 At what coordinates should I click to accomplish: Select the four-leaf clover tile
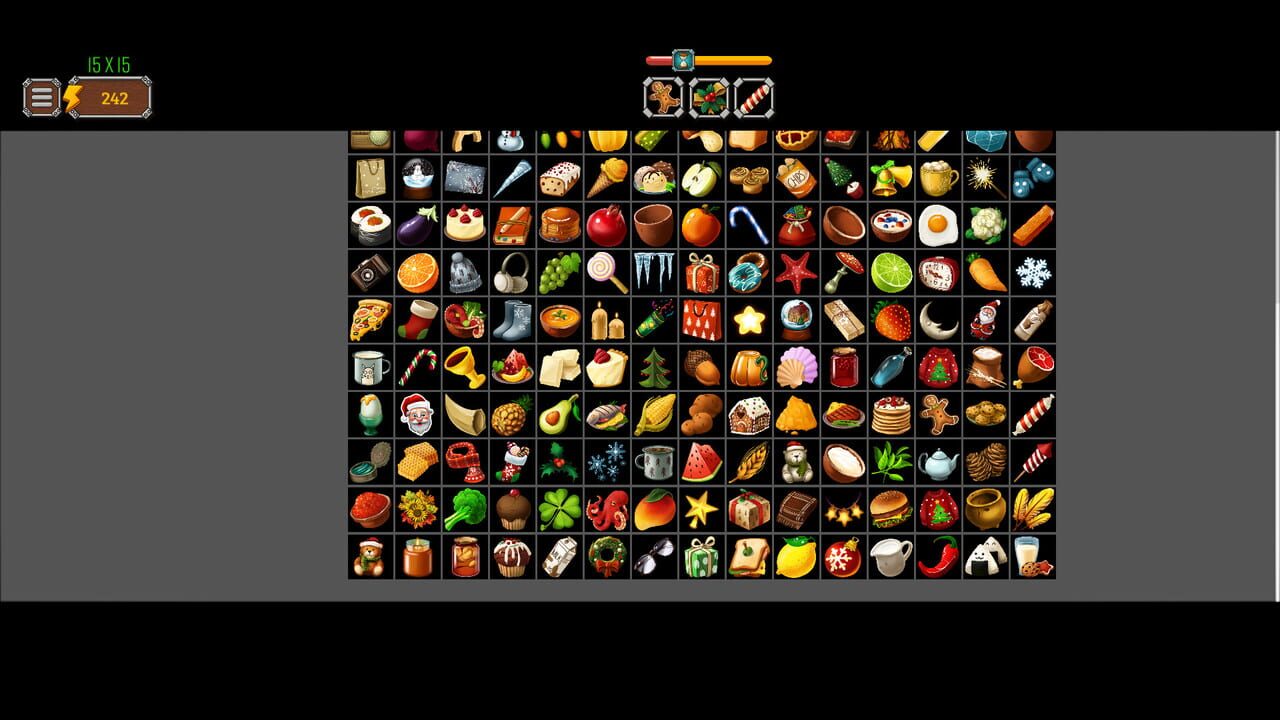click(558, 510)
